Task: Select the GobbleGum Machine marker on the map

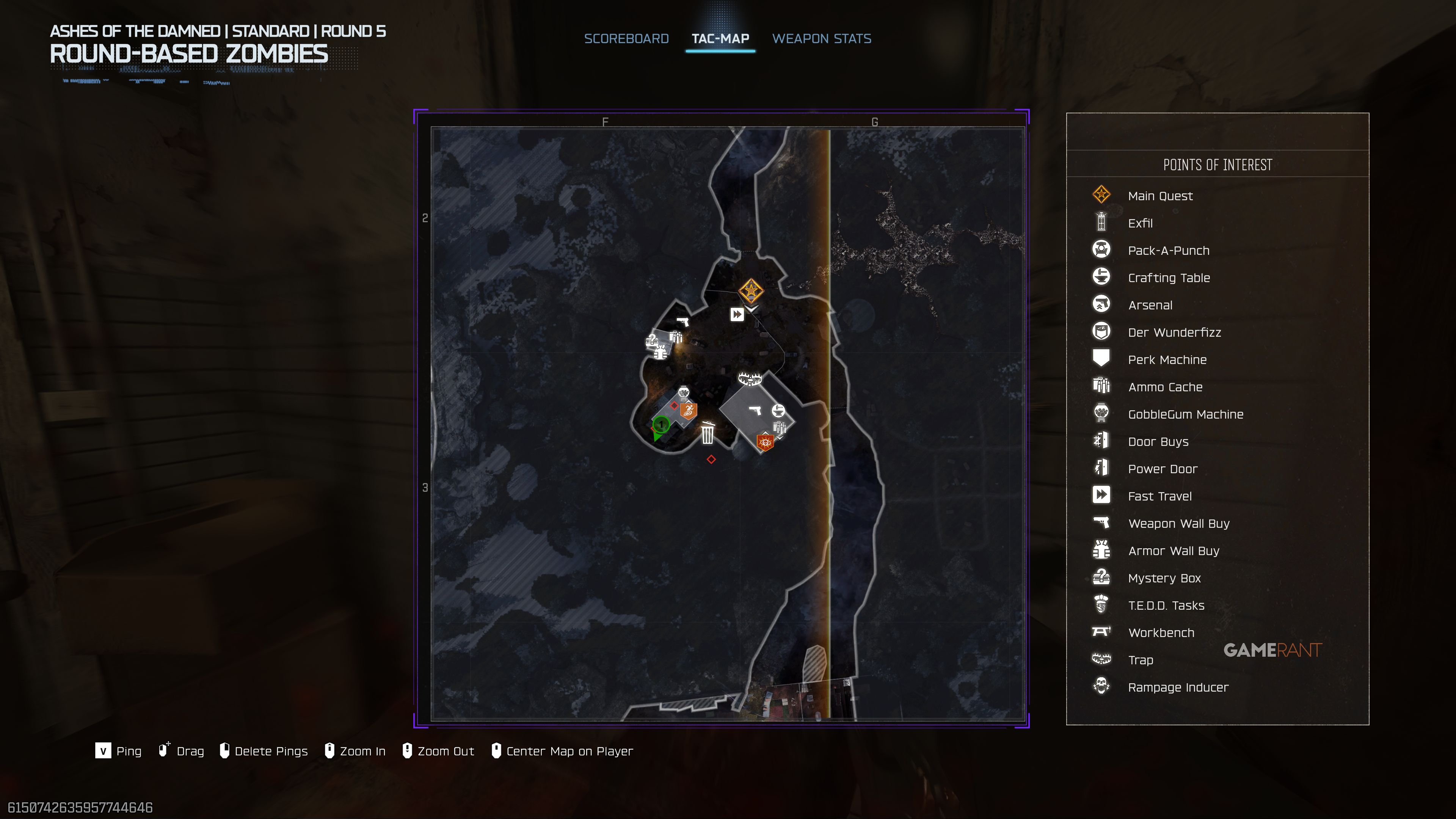Action: click(683, 393)
